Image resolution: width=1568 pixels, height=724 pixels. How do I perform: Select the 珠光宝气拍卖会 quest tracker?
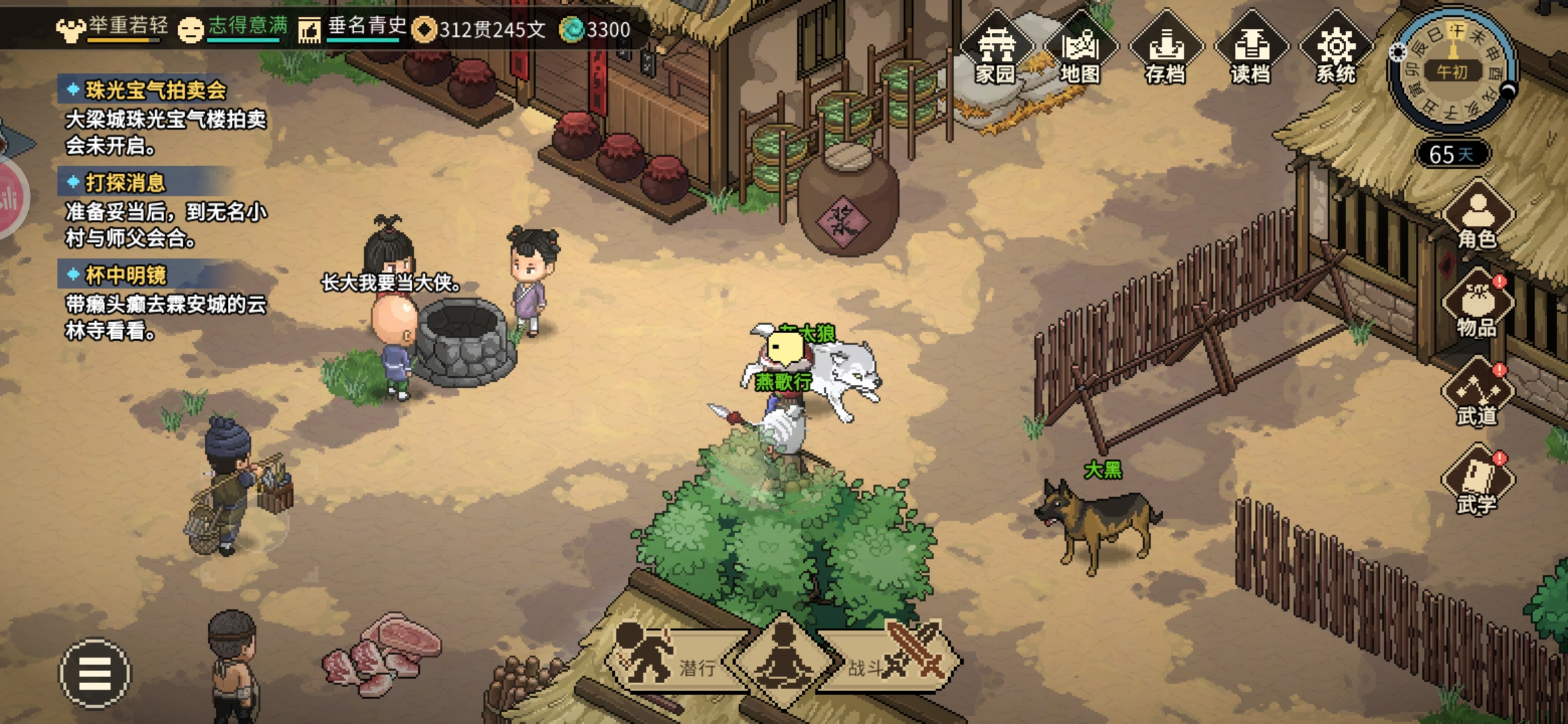click(x=155, y=90)
